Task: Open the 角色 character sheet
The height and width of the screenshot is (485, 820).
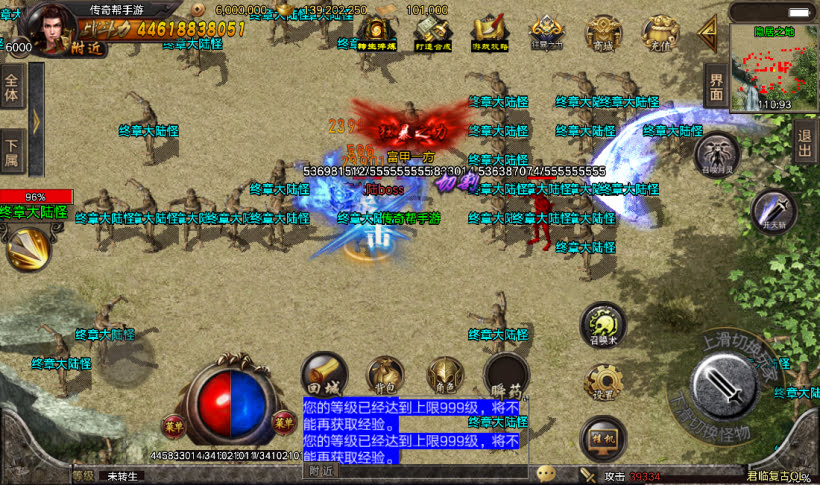Action: [x=444, y=376]
